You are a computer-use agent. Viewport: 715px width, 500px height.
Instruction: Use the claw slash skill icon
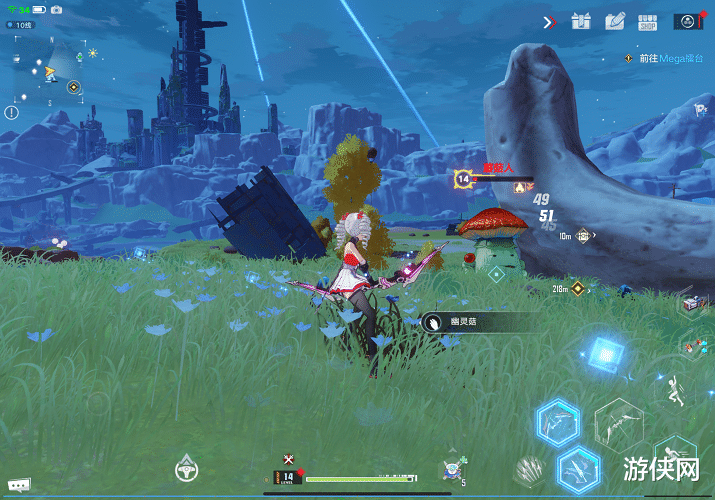tap(528, 470)
